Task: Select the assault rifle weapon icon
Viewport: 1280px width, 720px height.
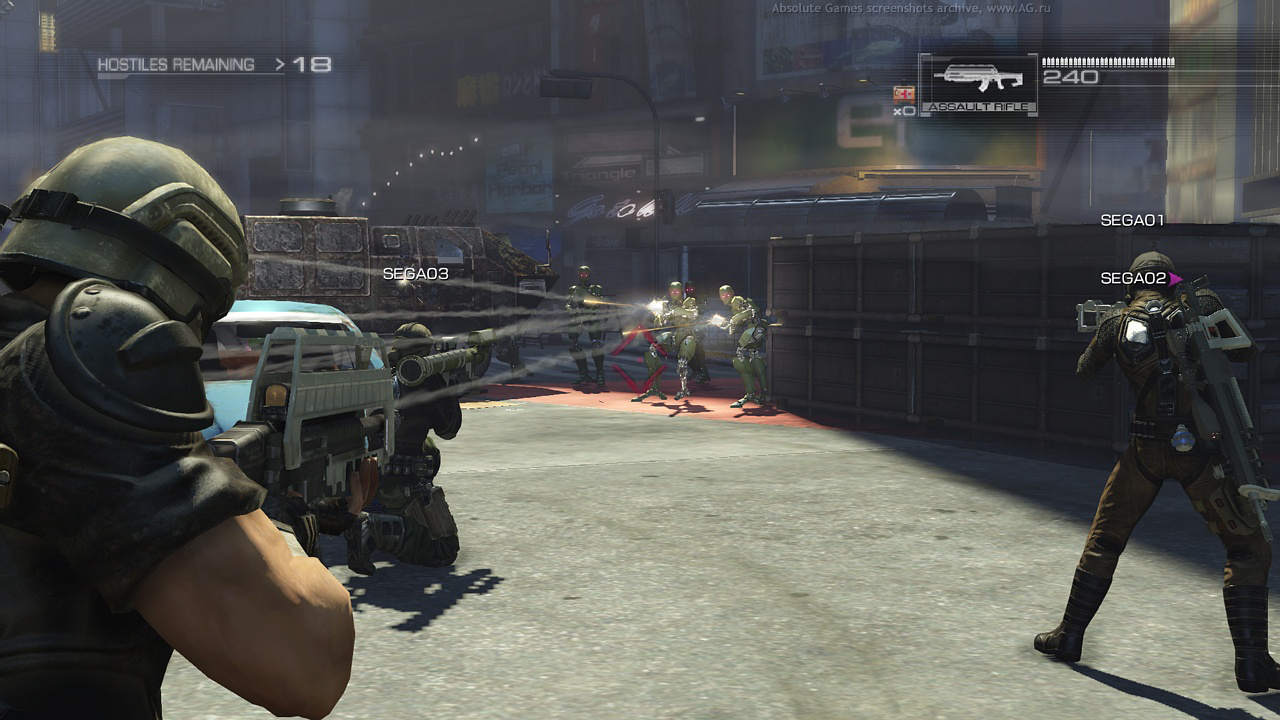Action: (x=977, y=79)
